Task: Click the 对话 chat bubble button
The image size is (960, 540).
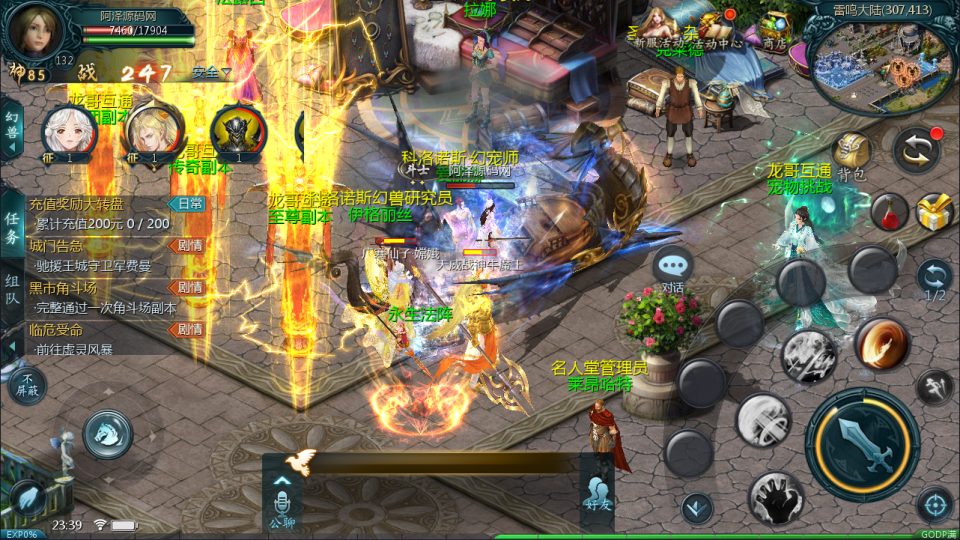Action: point(673,268)
